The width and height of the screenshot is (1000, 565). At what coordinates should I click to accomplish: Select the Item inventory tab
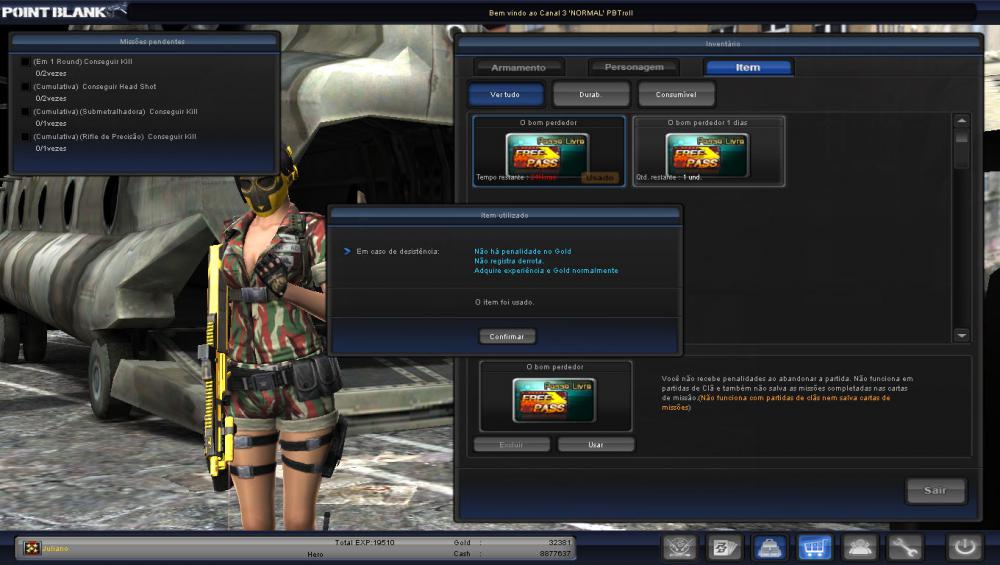tap(748, 68)
